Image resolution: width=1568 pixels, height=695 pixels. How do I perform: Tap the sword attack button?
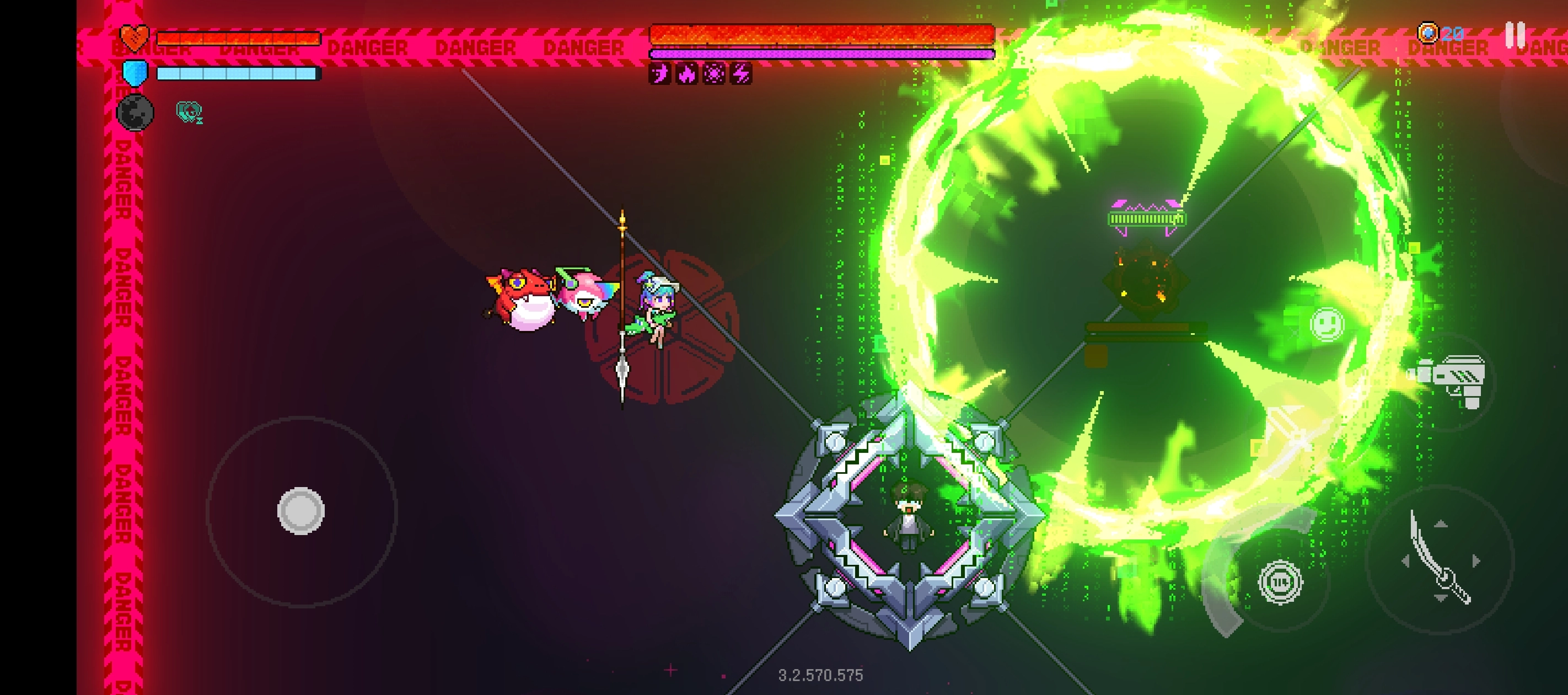point(1440,559)
